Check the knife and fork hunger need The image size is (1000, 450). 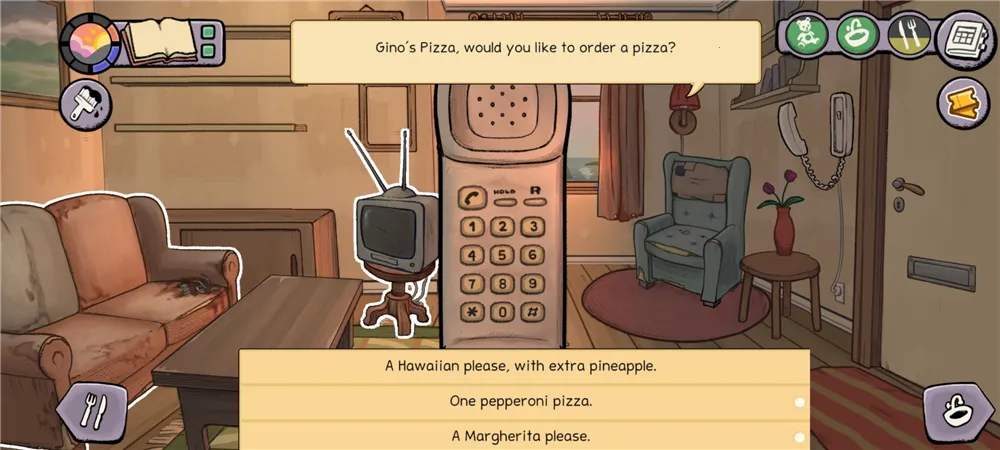point(908,35)
